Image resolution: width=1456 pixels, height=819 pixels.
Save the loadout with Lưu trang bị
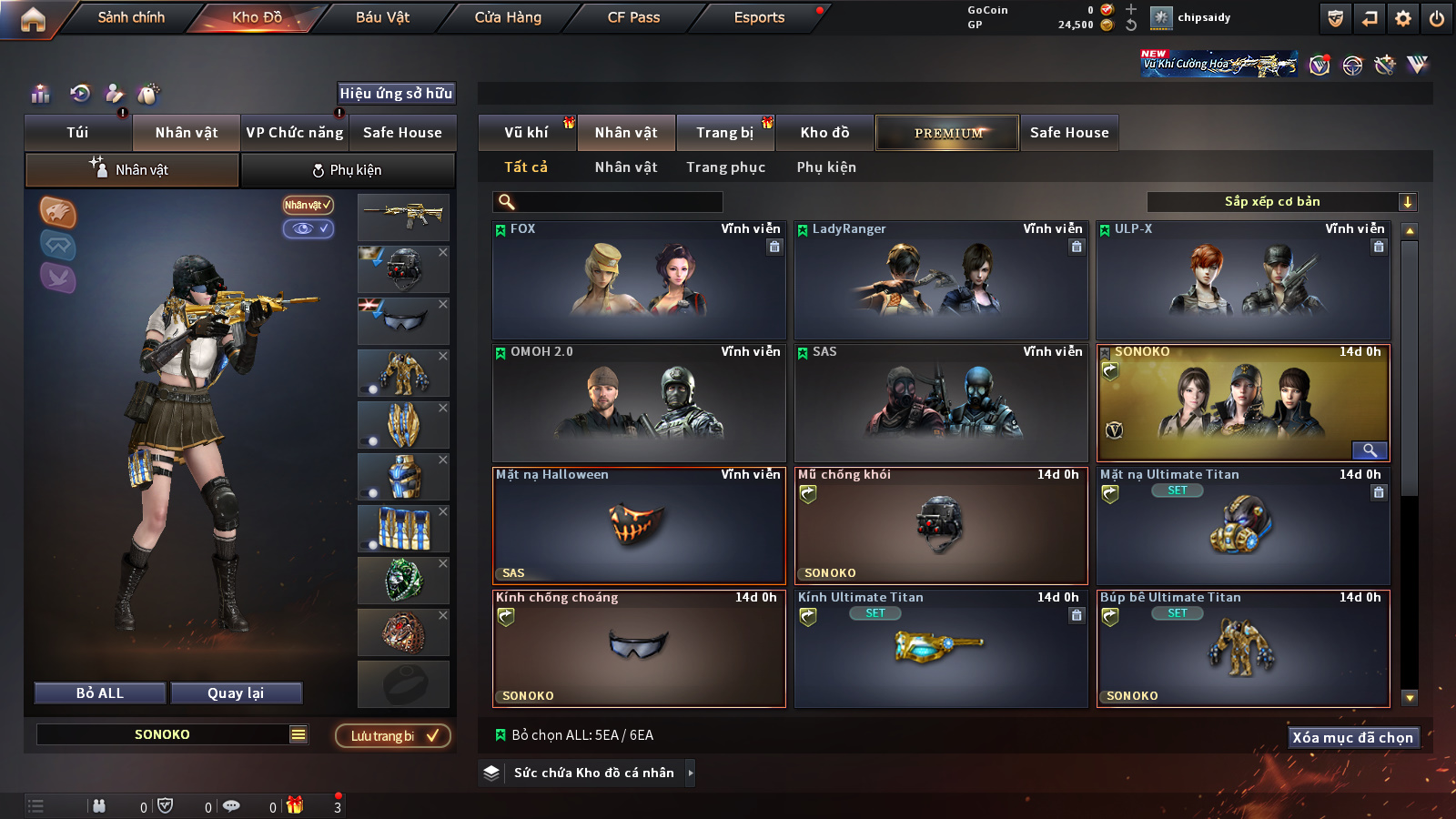pos(393,736)
